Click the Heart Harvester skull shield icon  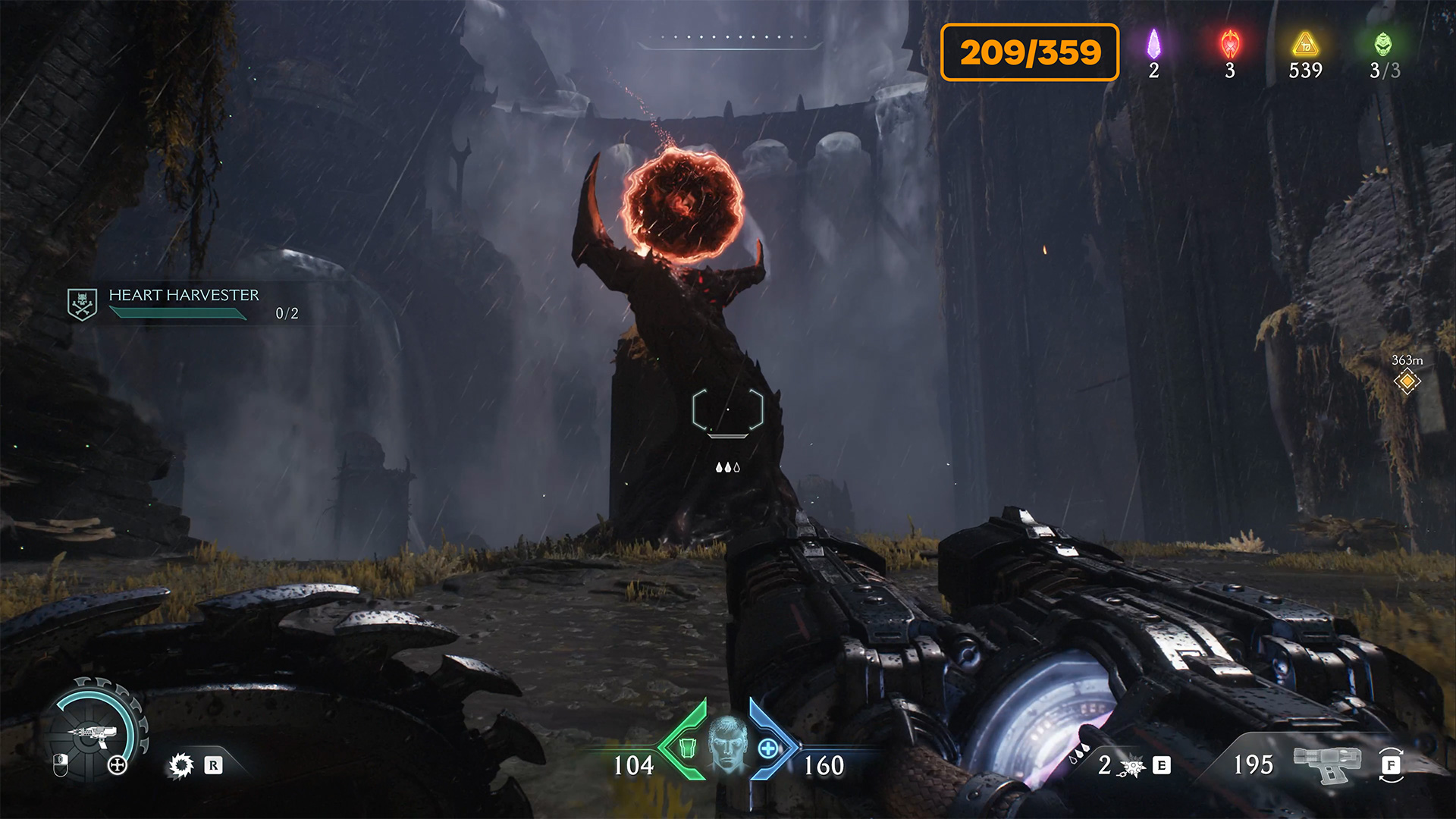click(82, 304)
